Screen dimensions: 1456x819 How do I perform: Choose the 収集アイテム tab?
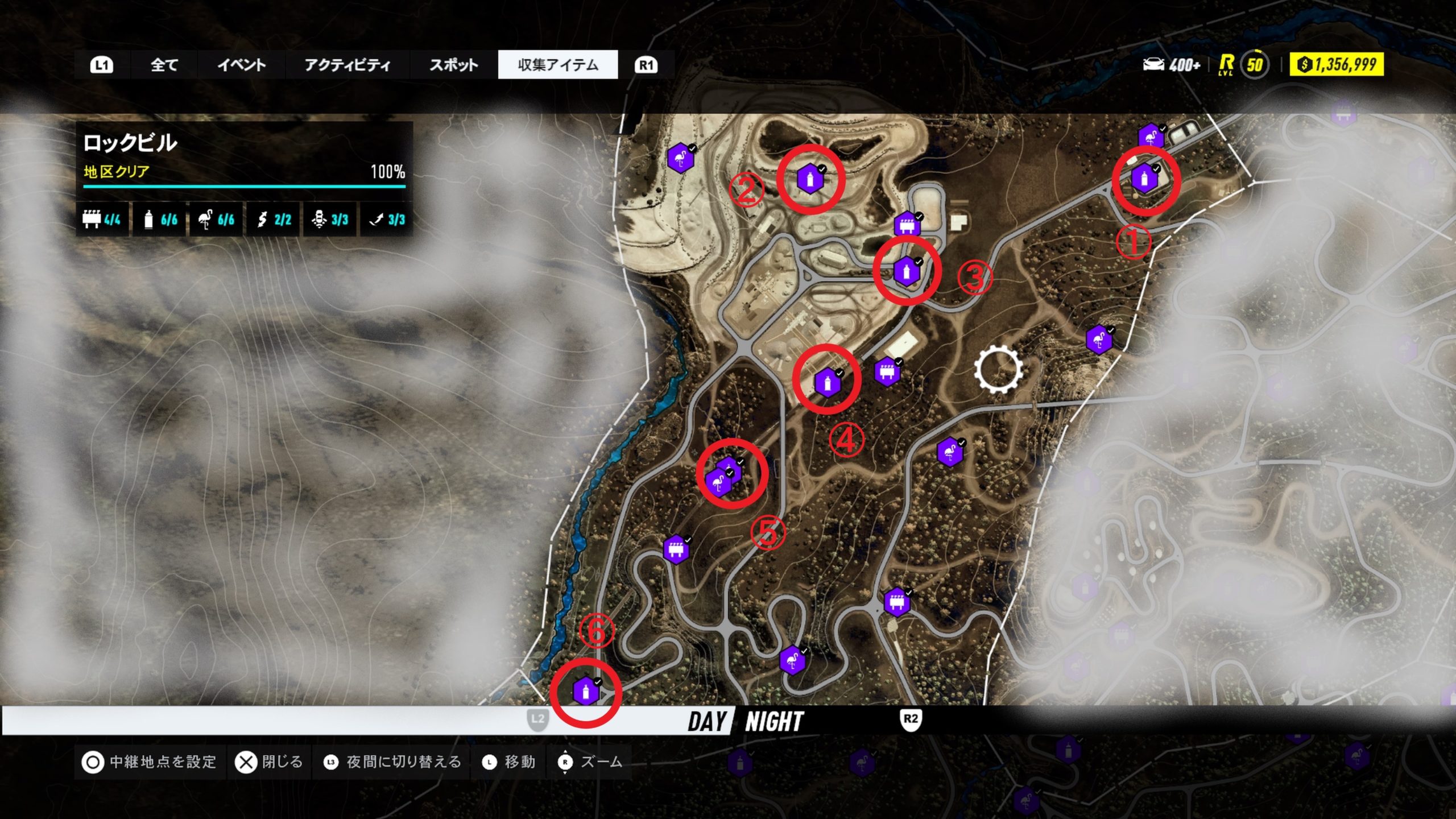pyautogui.click(x=557, y=65)
